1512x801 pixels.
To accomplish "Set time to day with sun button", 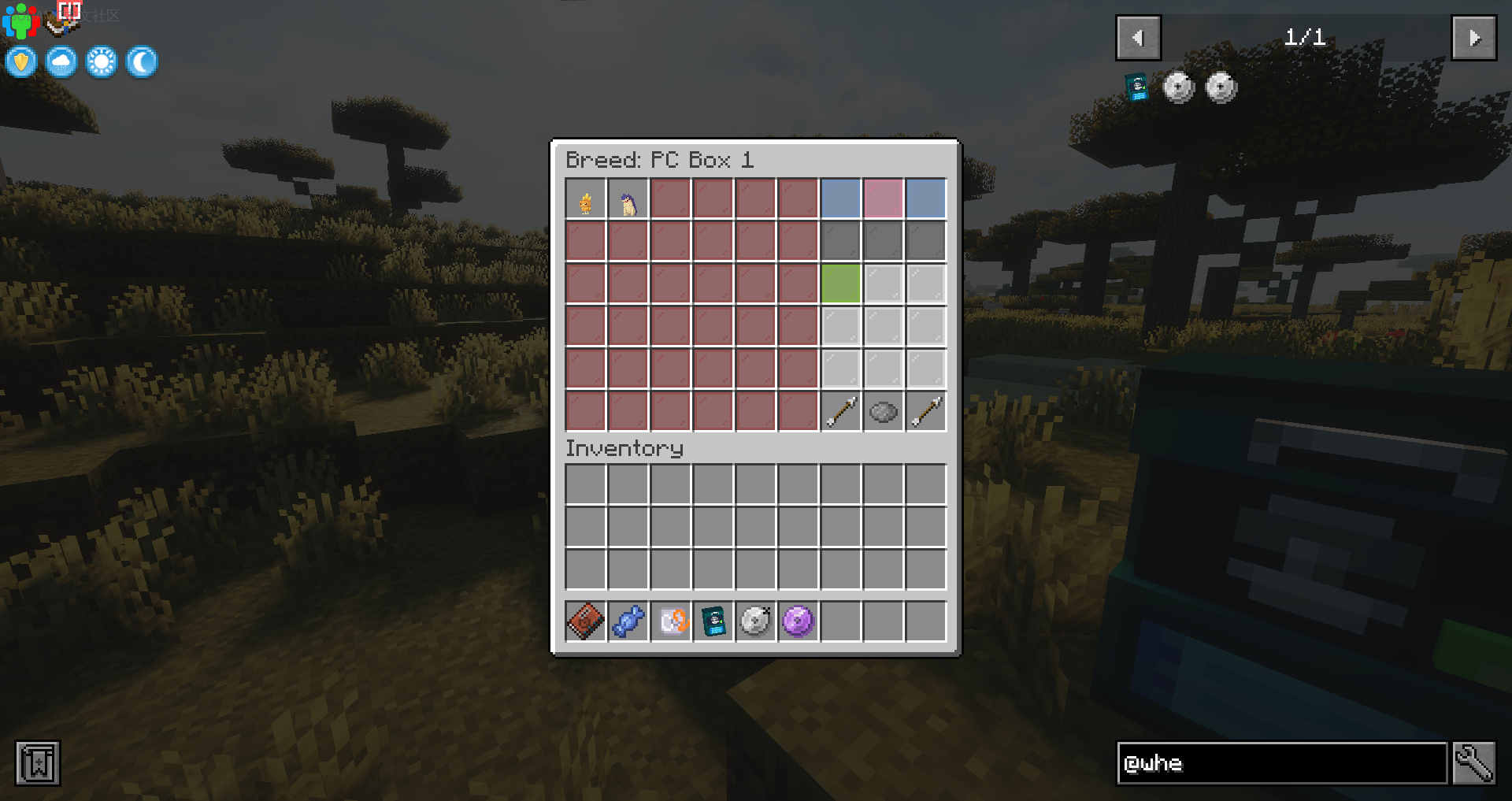I will pyautogui.click(x=102, y=61).
